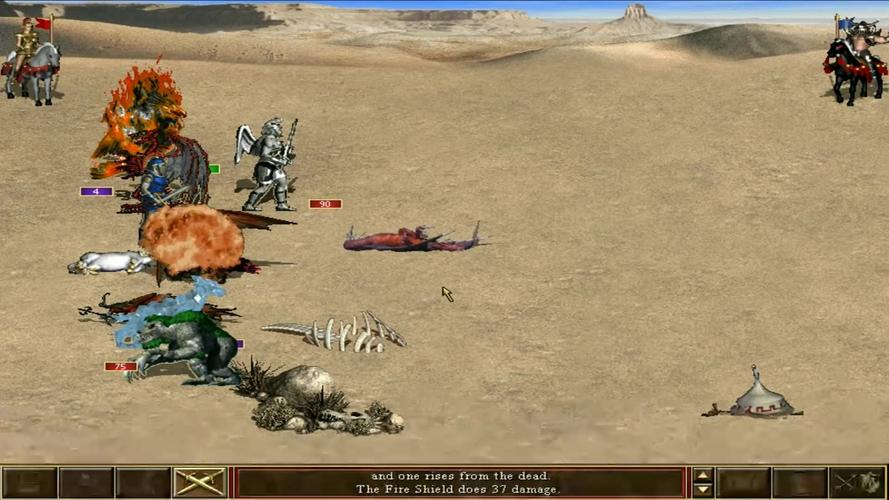Choose the Defend shield button
The image size is (889, 500).
860,483
